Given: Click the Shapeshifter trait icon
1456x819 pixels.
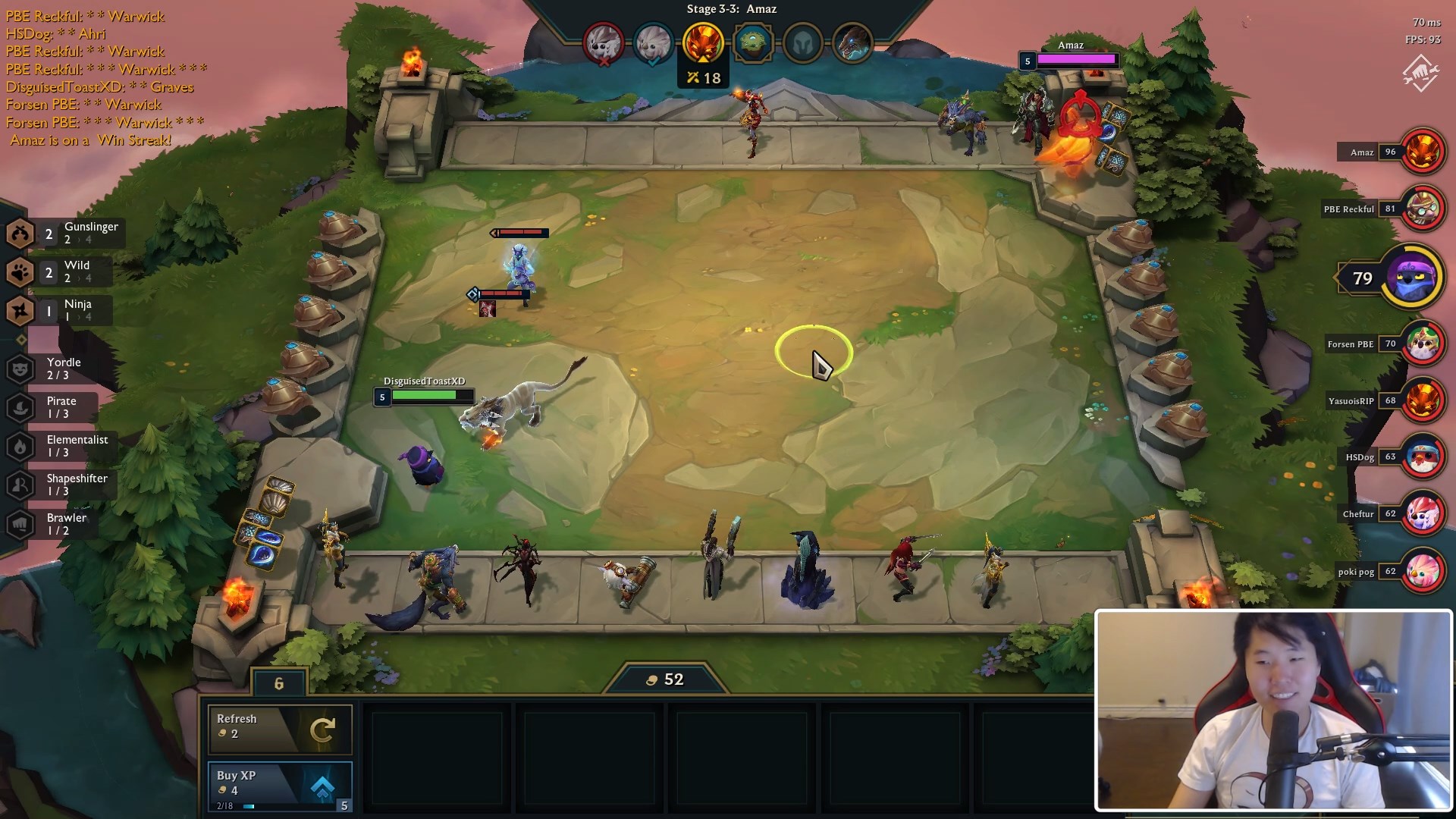Looking at the screenshot, I should [17, 485].
